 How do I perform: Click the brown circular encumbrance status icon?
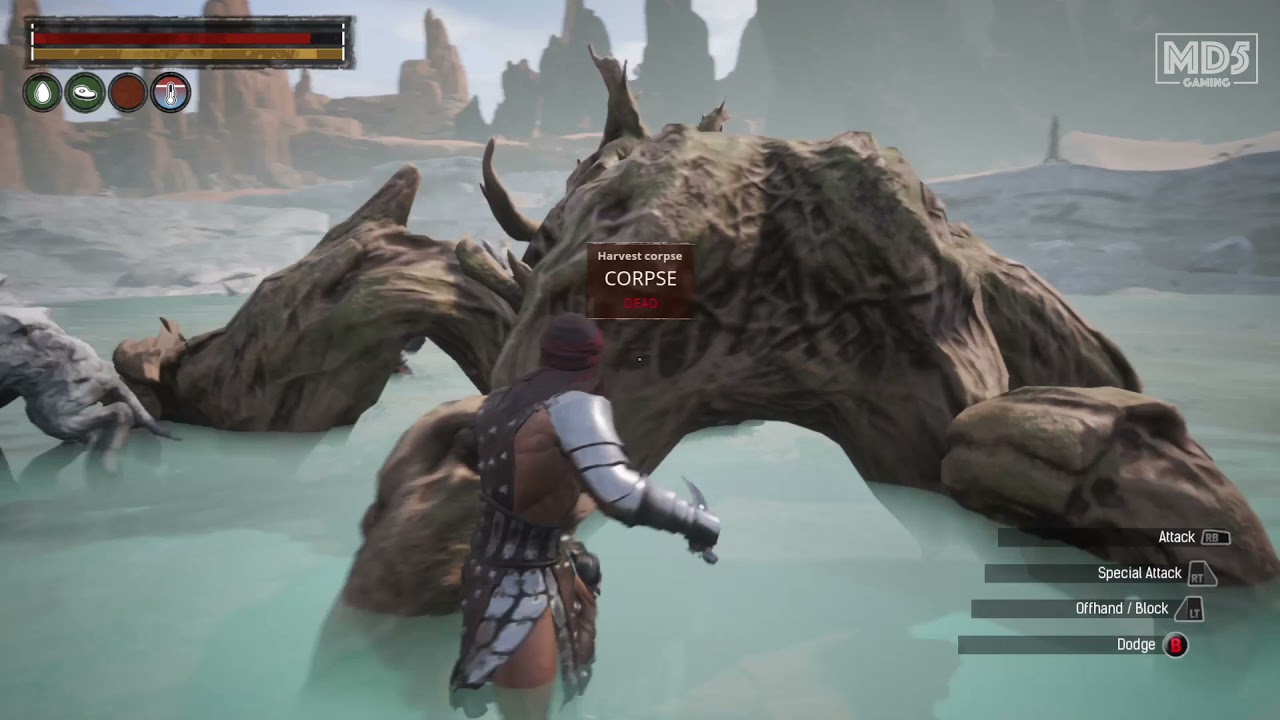point(128,93)
